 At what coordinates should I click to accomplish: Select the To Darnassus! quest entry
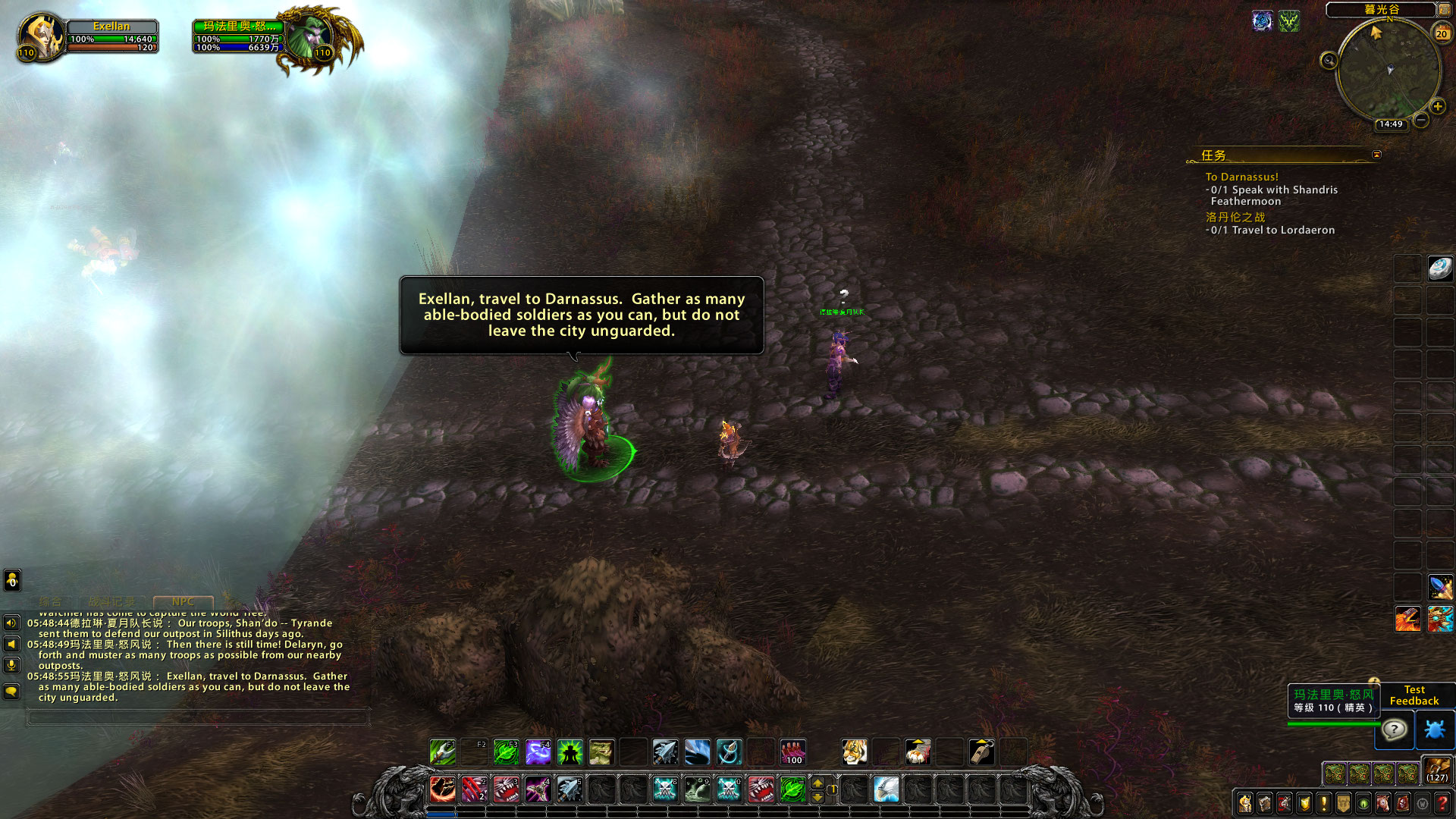[1241, 177]
